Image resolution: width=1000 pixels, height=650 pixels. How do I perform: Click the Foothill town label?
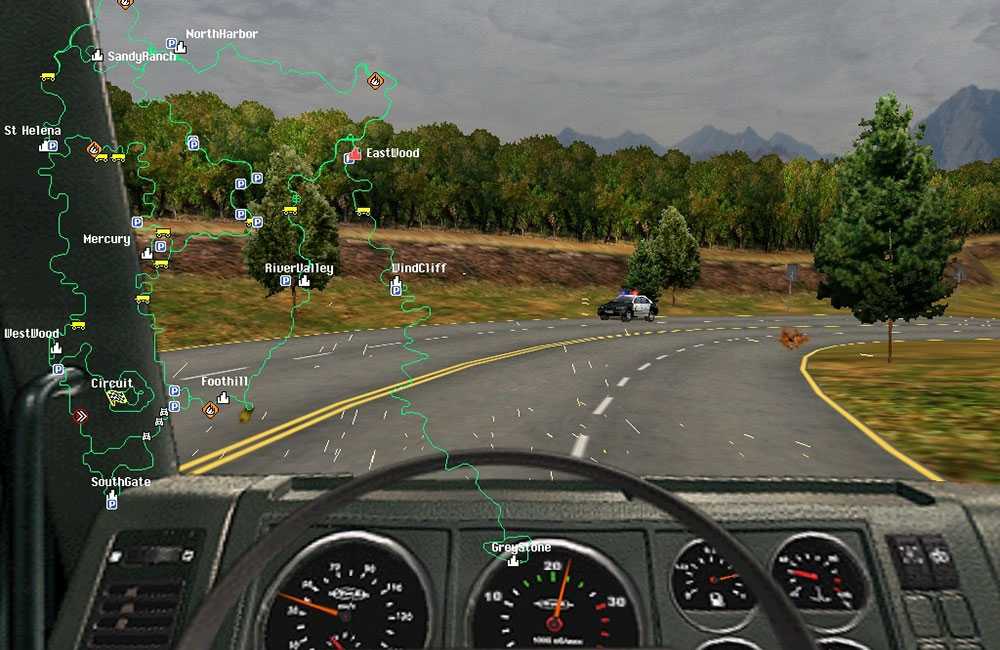point(224,382)
